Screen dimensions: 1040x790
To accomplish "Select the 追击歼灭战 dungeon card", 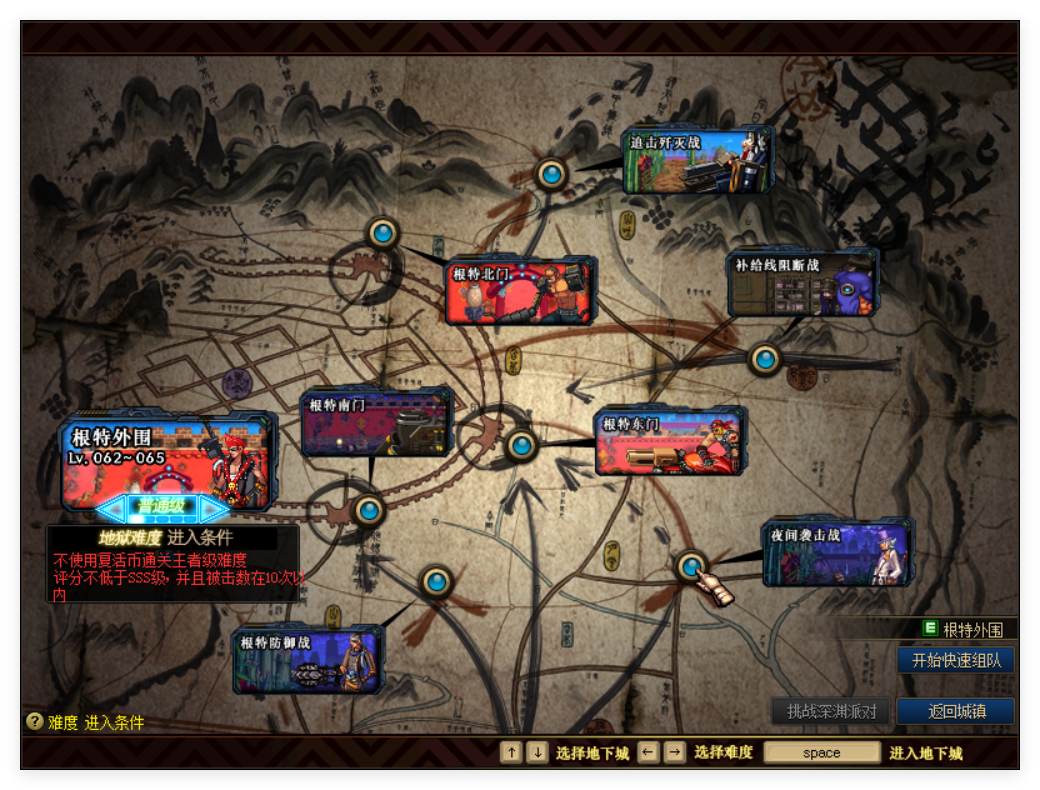I will [x=697, y=160].
